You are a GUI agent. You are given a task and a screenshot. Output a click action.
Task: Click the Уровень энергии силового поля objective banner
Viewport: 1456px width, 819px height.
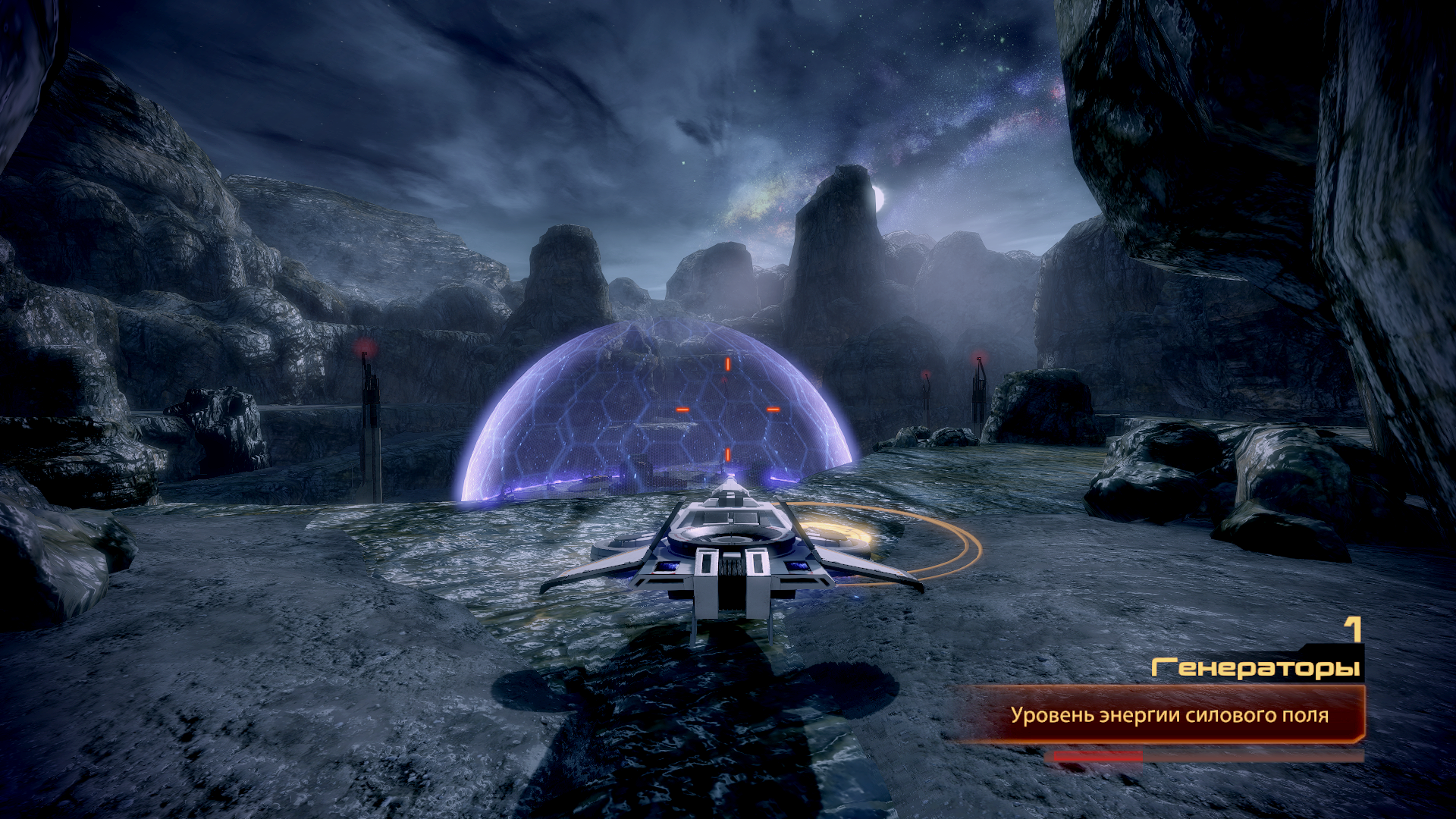(x=1168, y=715)
